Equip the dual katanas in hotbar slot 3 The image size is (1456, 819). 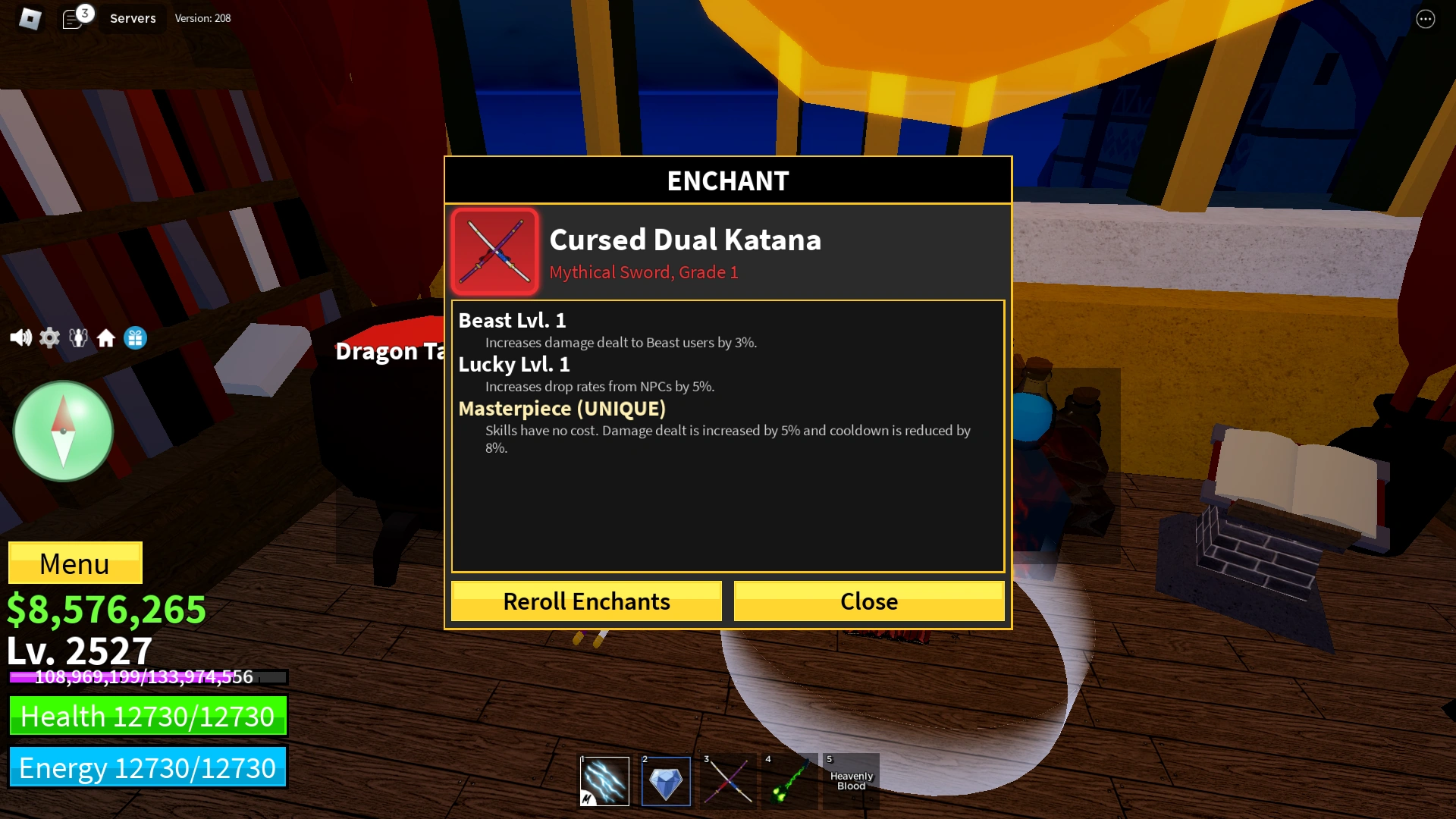pyautogui.click(x=726, y=781)
